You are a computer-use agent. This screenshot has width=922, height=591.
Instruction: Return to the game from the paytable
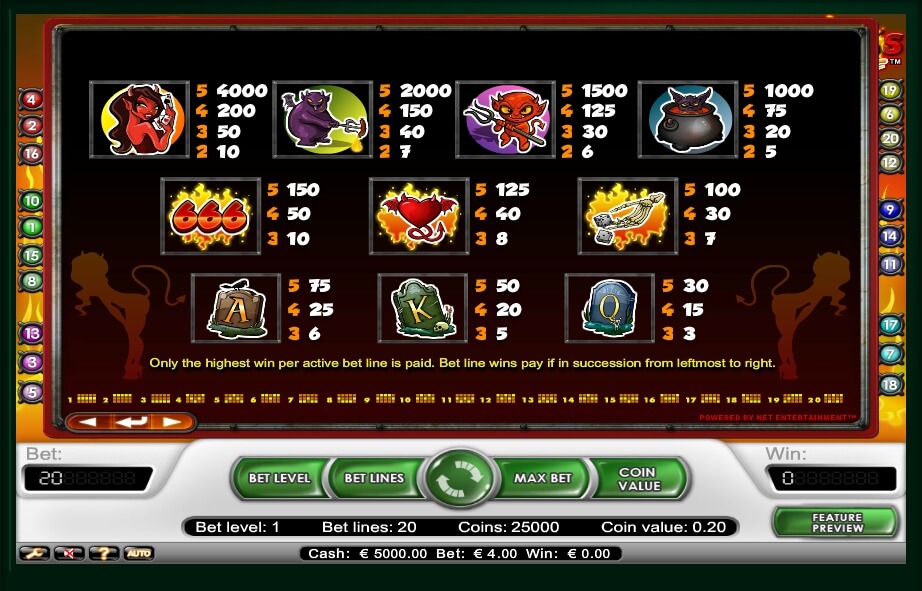click(130, 422)
